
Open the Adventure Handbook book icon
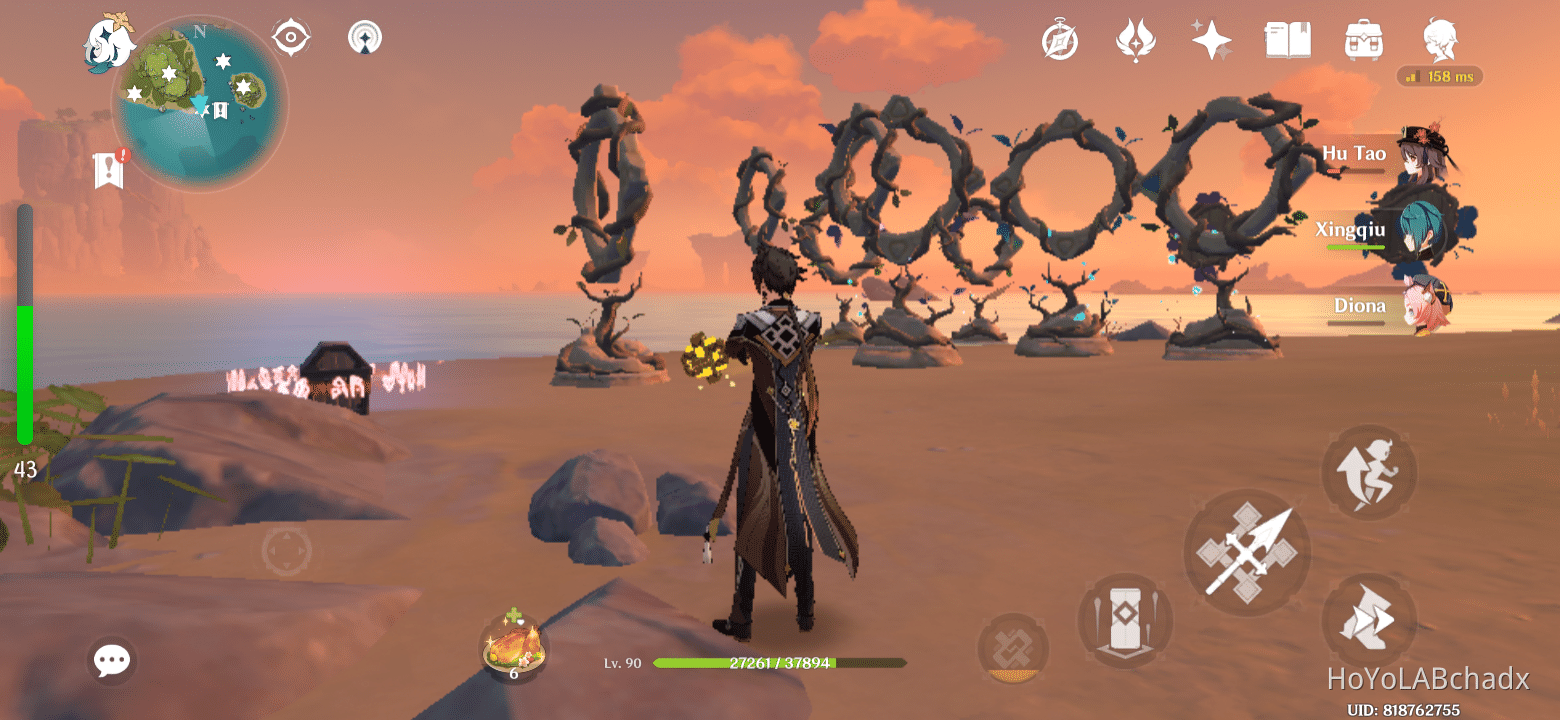pyautogui.click(x=1287, y=40)
